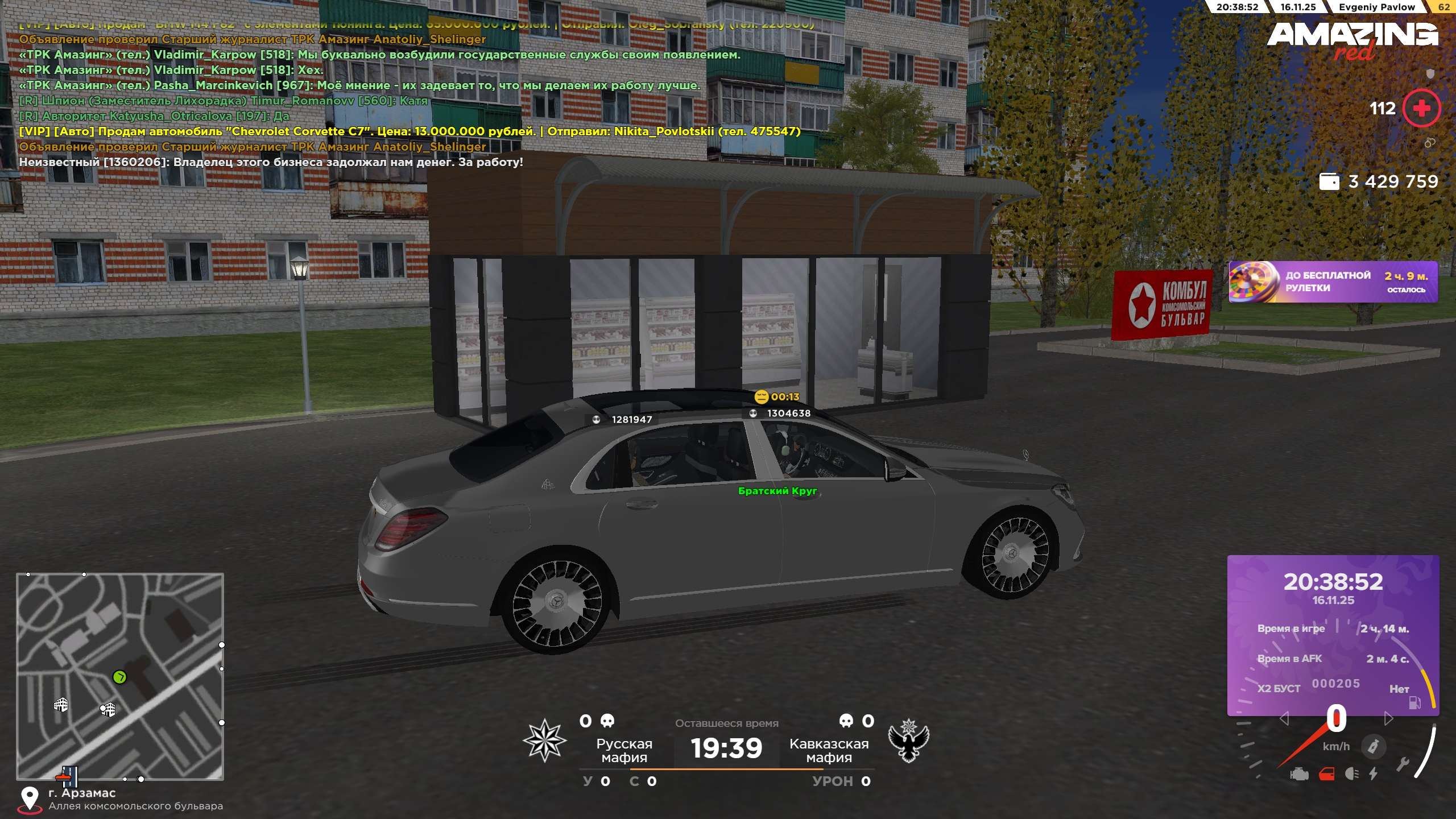Toggle the red car door lock icon
This screenshot has height=819, width=1456.
coord(1326,774)
